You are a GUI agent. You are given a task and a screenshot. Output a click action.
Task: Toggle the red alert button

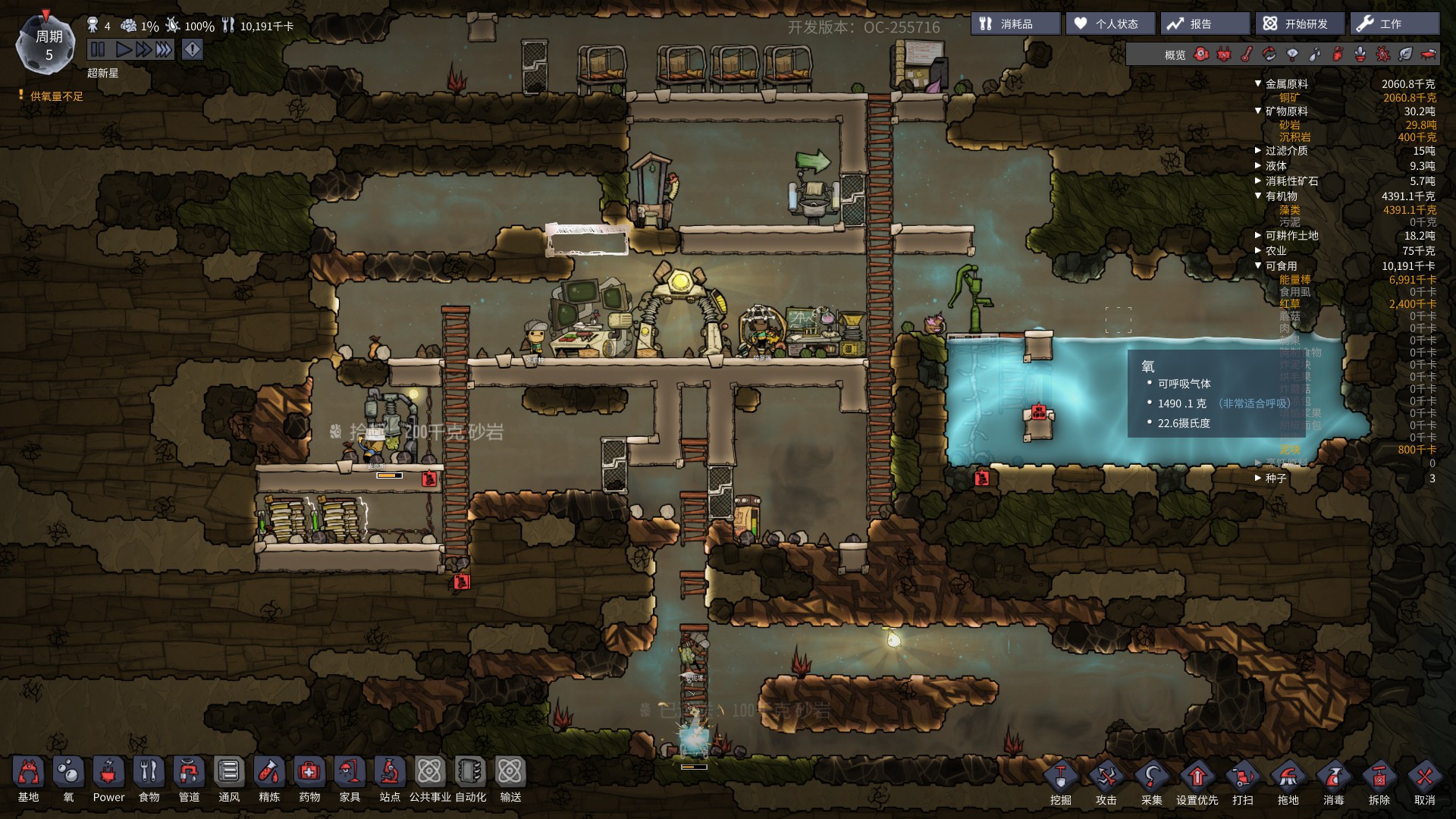point(193,50)
